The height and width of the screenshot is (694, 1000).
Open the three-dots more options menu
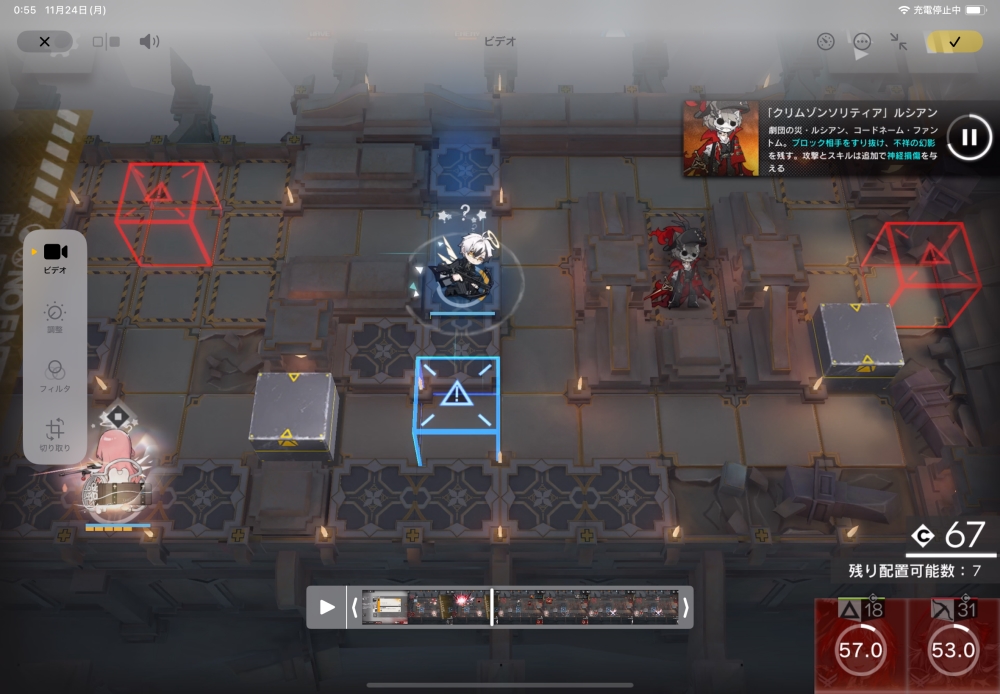tap(862, 41)
